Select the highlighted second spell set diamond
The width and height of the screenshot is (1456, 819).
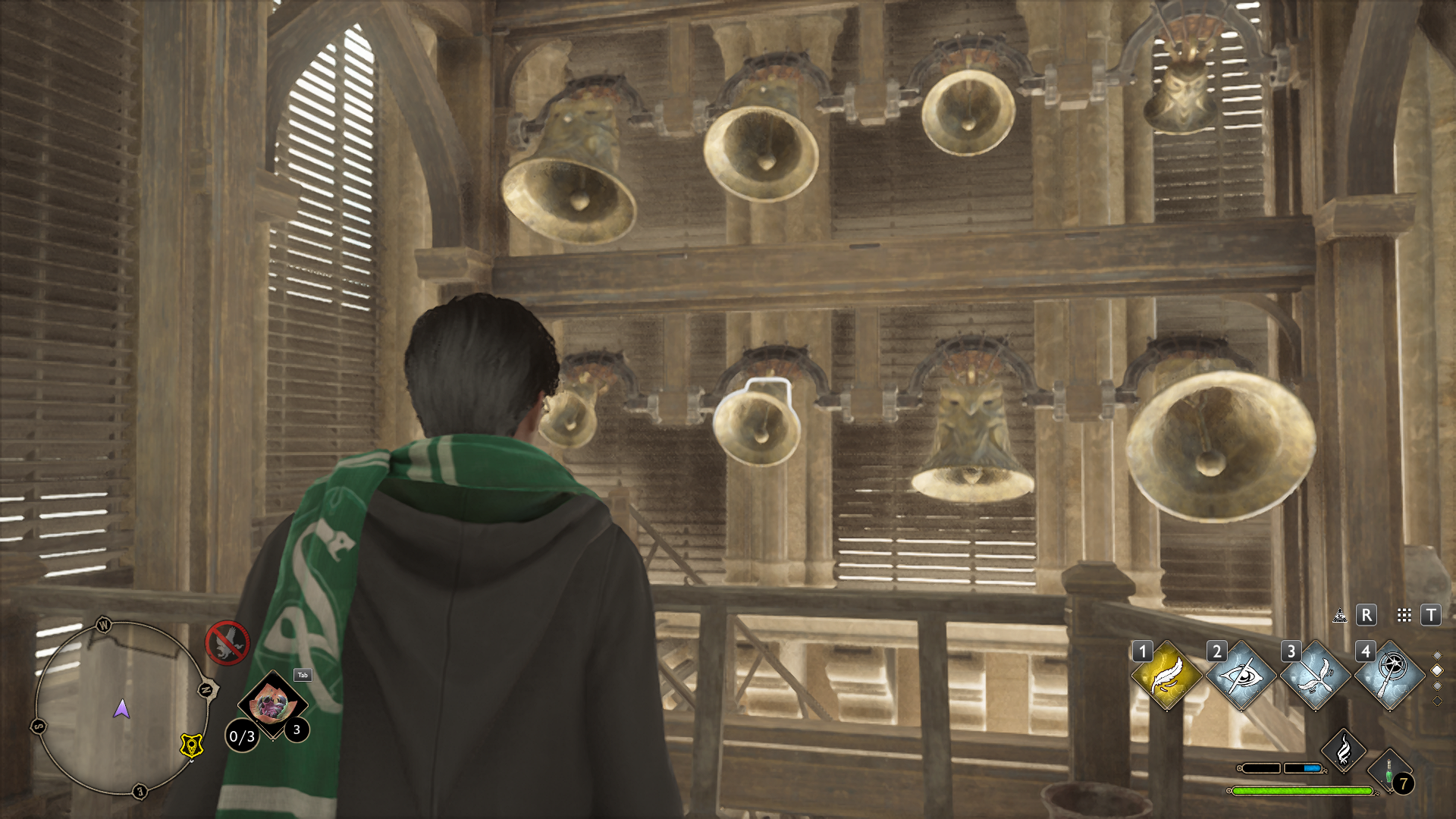pyautogui.click(x=1437, y=670)
